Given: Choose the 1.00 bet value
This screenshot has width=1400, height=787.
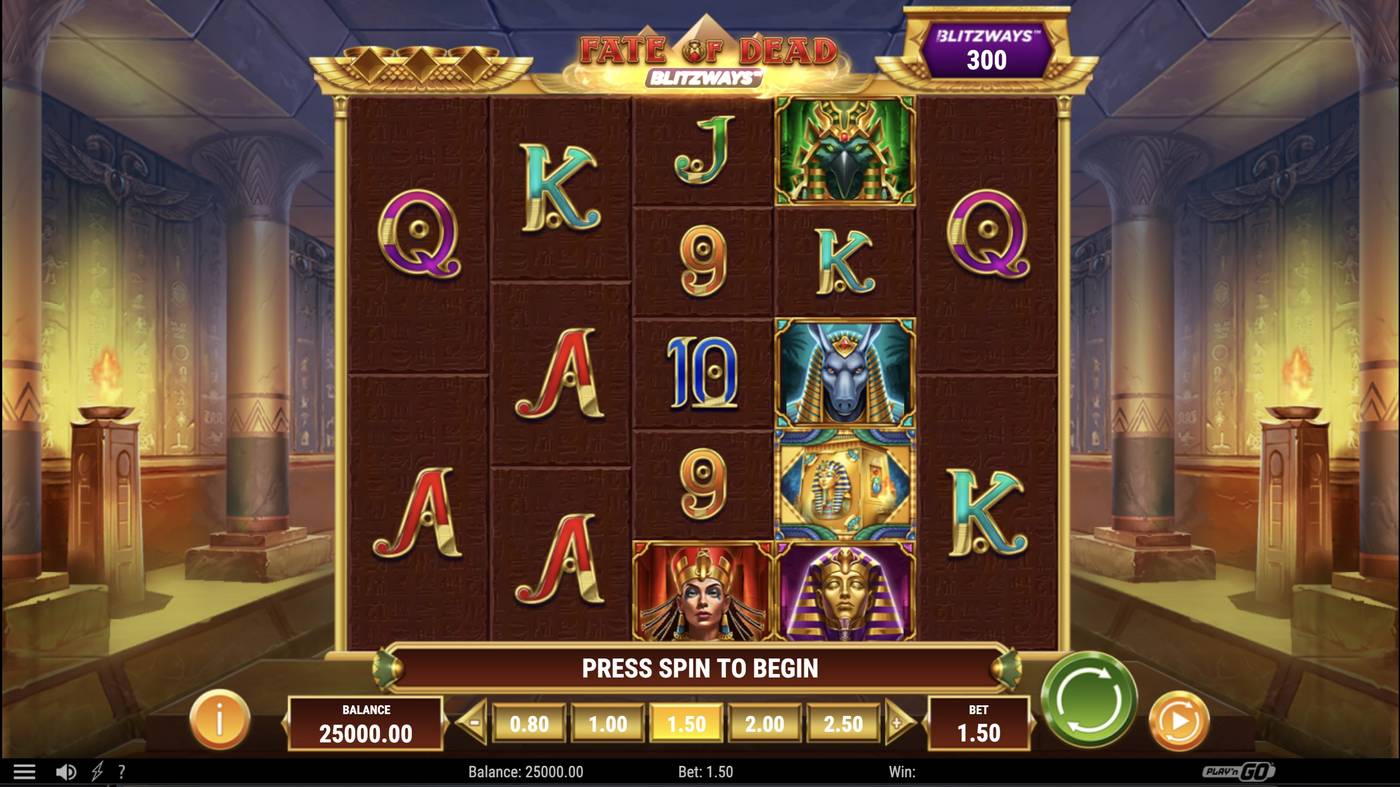Looking at the screenshot, I should point(607,724).
